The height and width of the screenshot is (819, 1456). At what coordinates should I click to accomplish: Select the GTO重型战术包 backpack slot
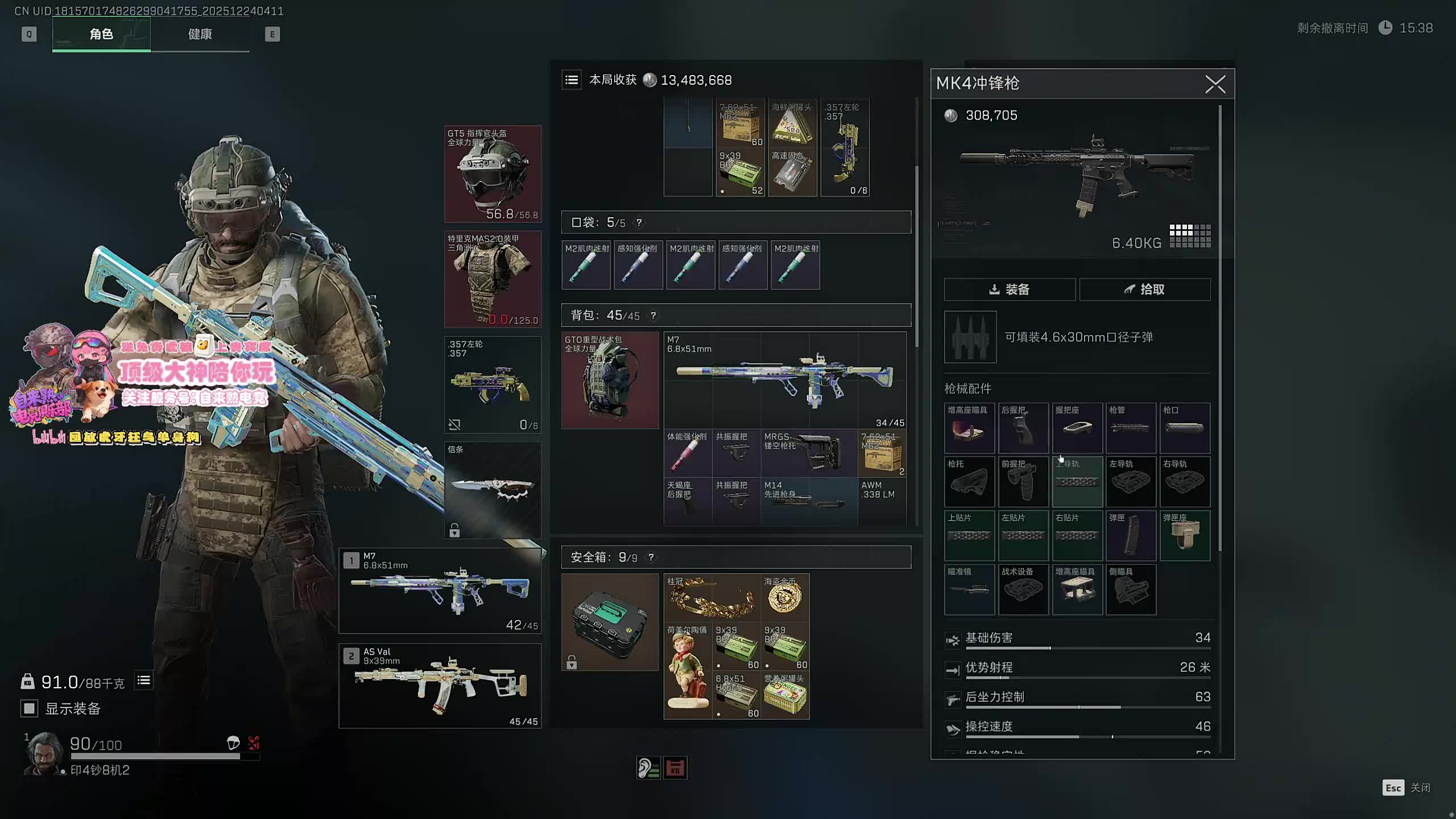[610, 380]
